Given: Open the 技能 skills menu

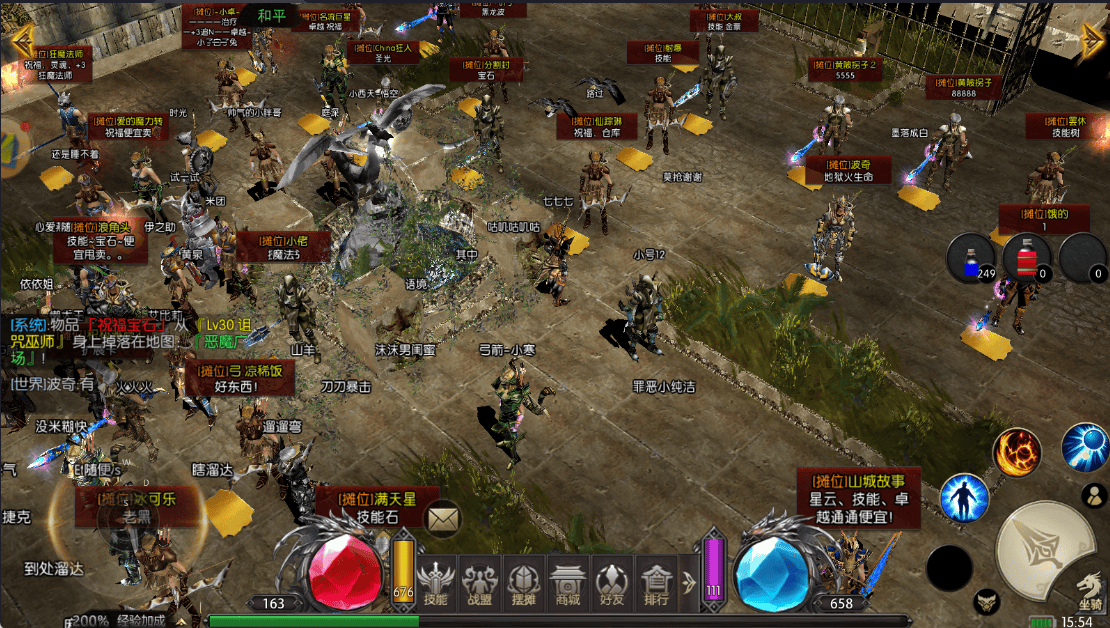Looking at the screenshot, I should 435,581.
